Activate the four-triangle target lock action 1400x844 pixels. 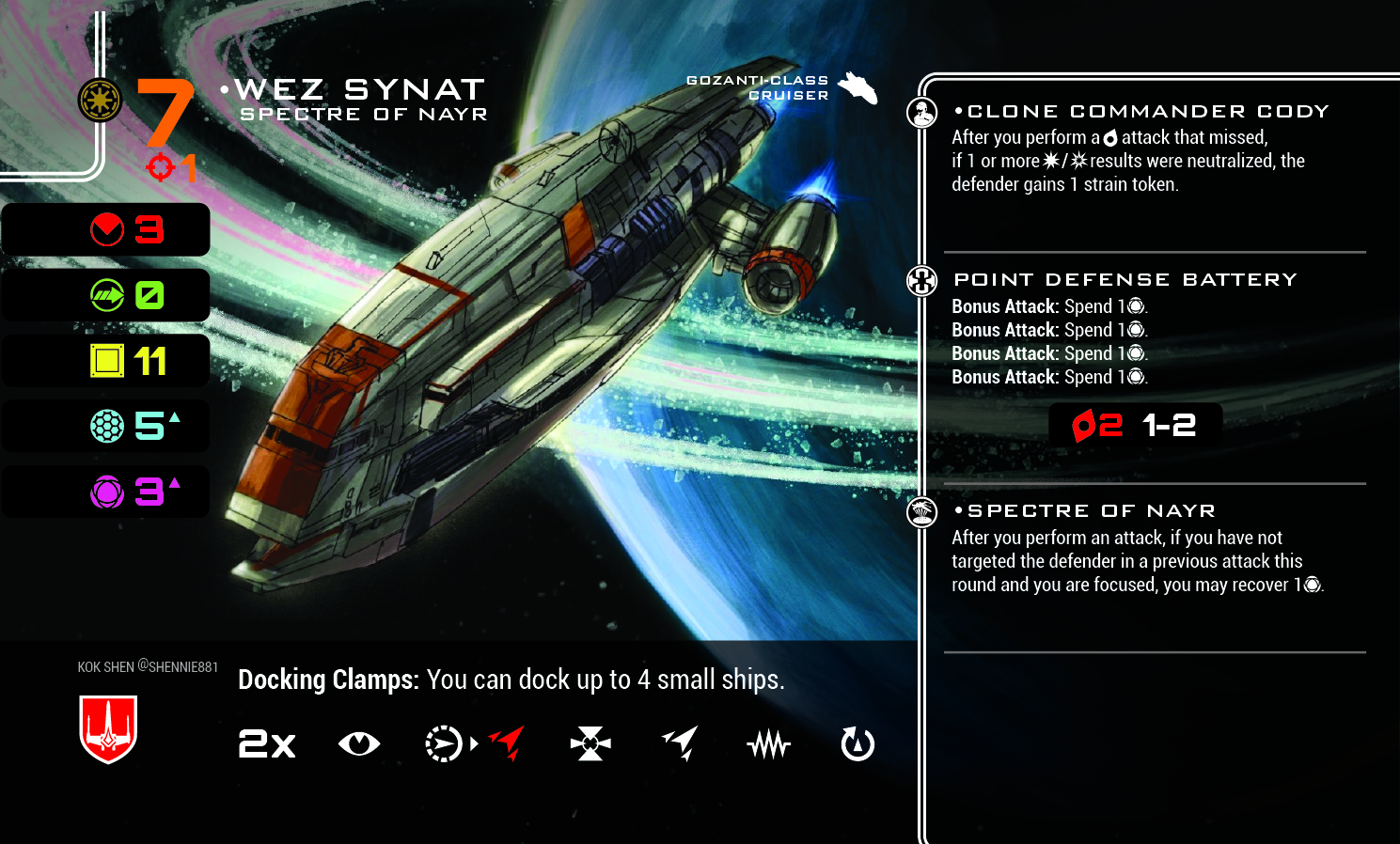[590, 744]
